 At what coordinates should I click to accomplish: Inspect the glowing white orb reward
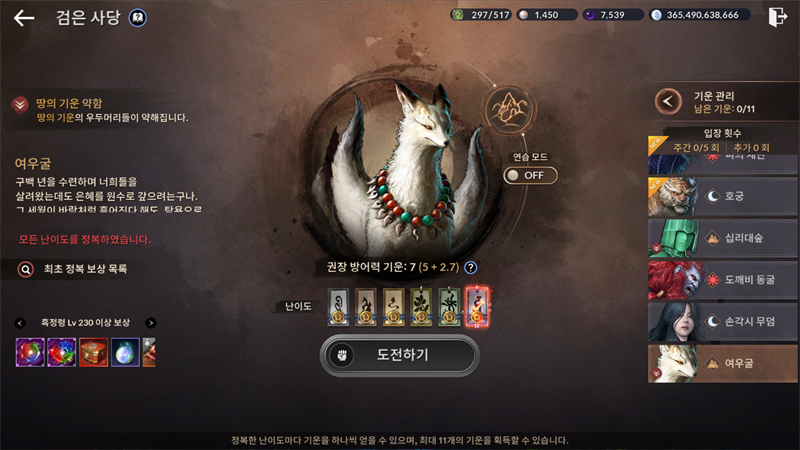pyautogui.click(x=125, y=352)
